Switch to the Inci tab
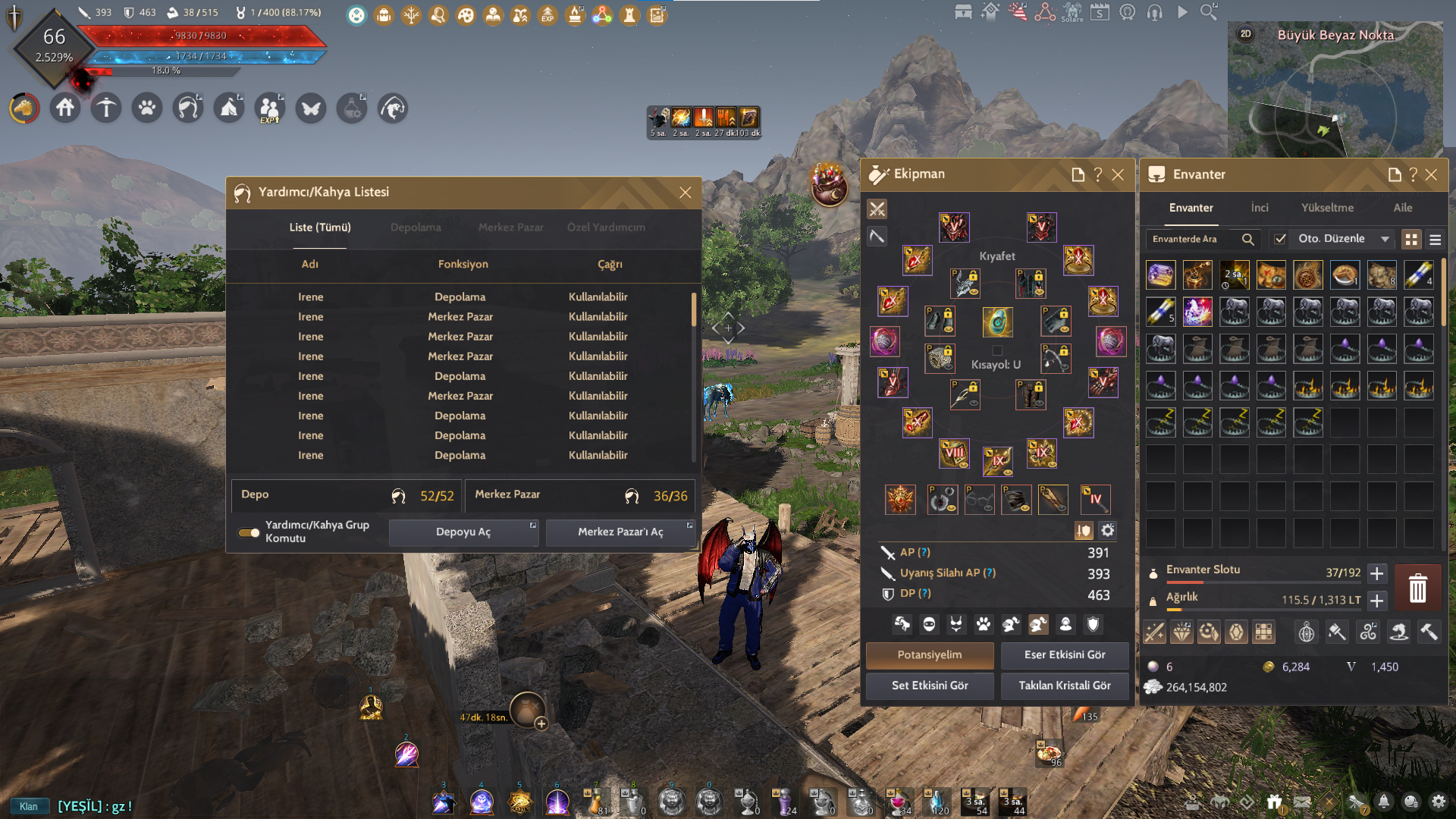Screen dimensions: 1456x819 pyautogui.click(x=1259, y=207)
